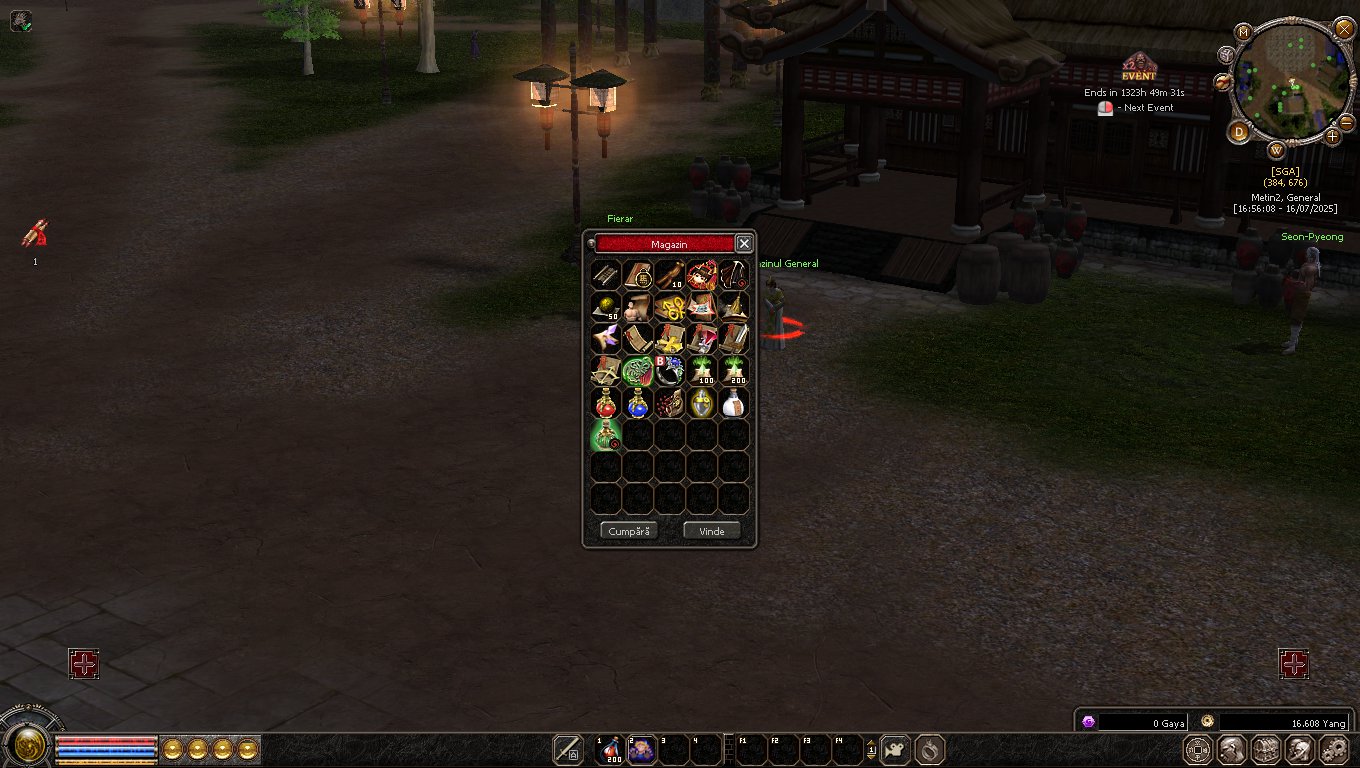Choose the silver ring with blue gem
The image size is (1360, 768).
pyautogui.click(x=670, y=371)
